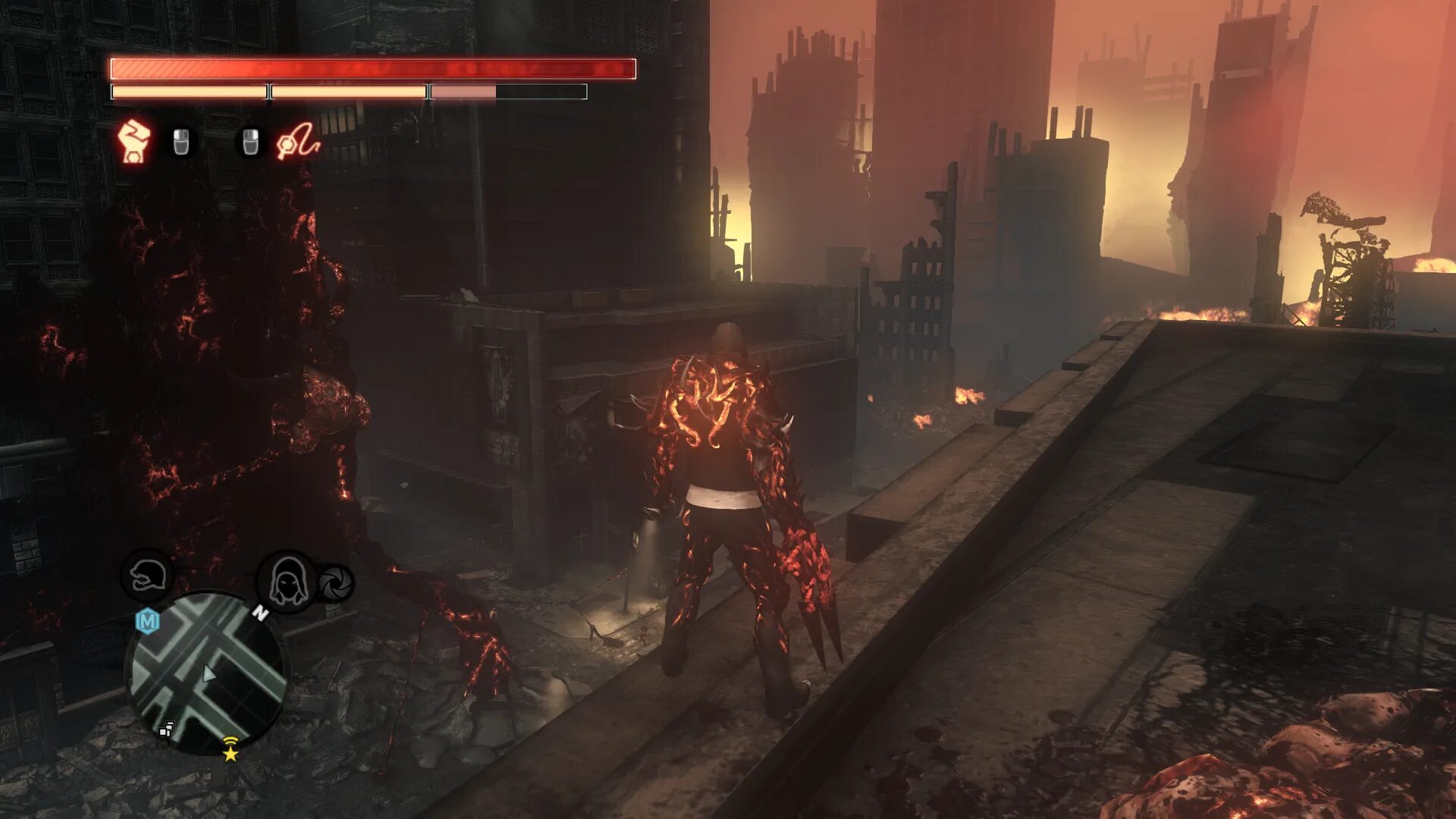
Task: Click the camera shutter icon
Action: tap(334, 583)
